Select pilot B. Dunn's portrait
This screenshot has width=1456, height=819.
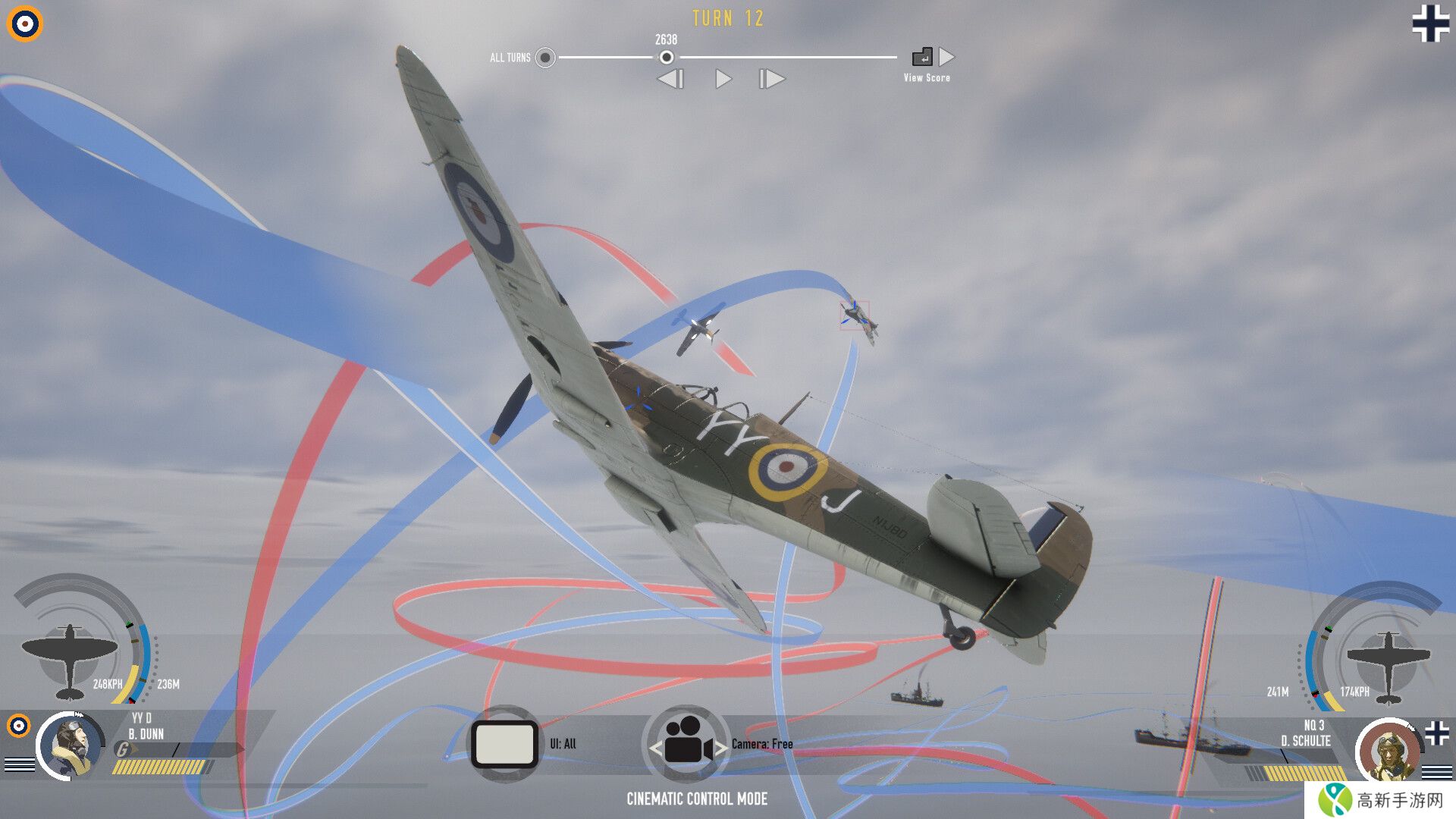(71, 745)
